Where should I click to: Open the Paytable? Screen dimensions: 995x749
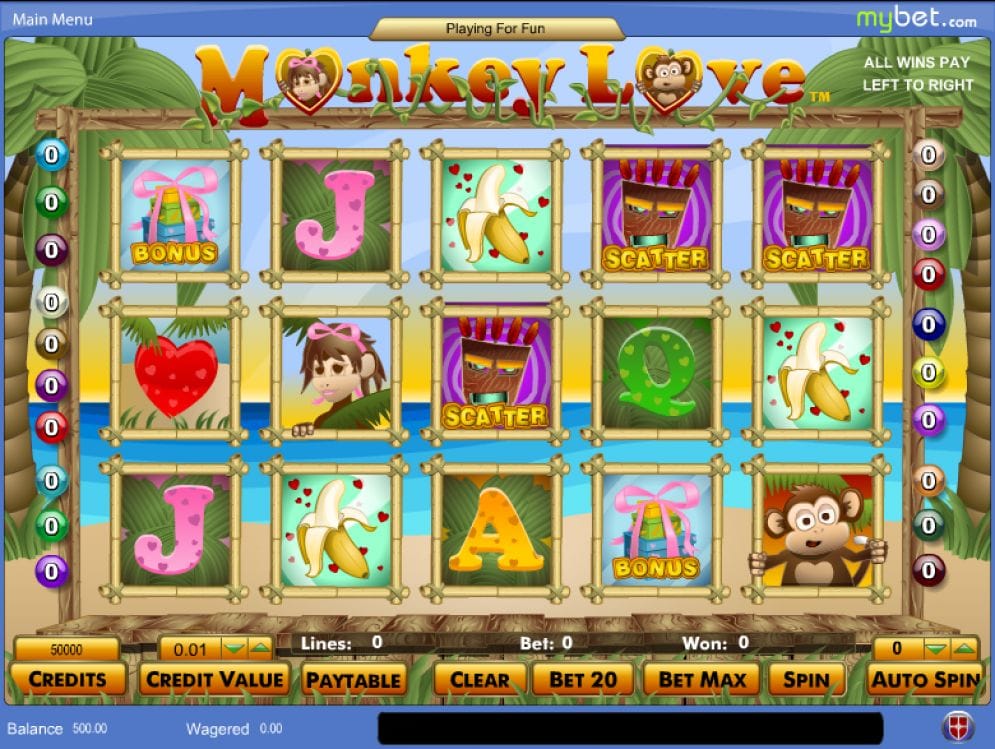coord(353,680)
